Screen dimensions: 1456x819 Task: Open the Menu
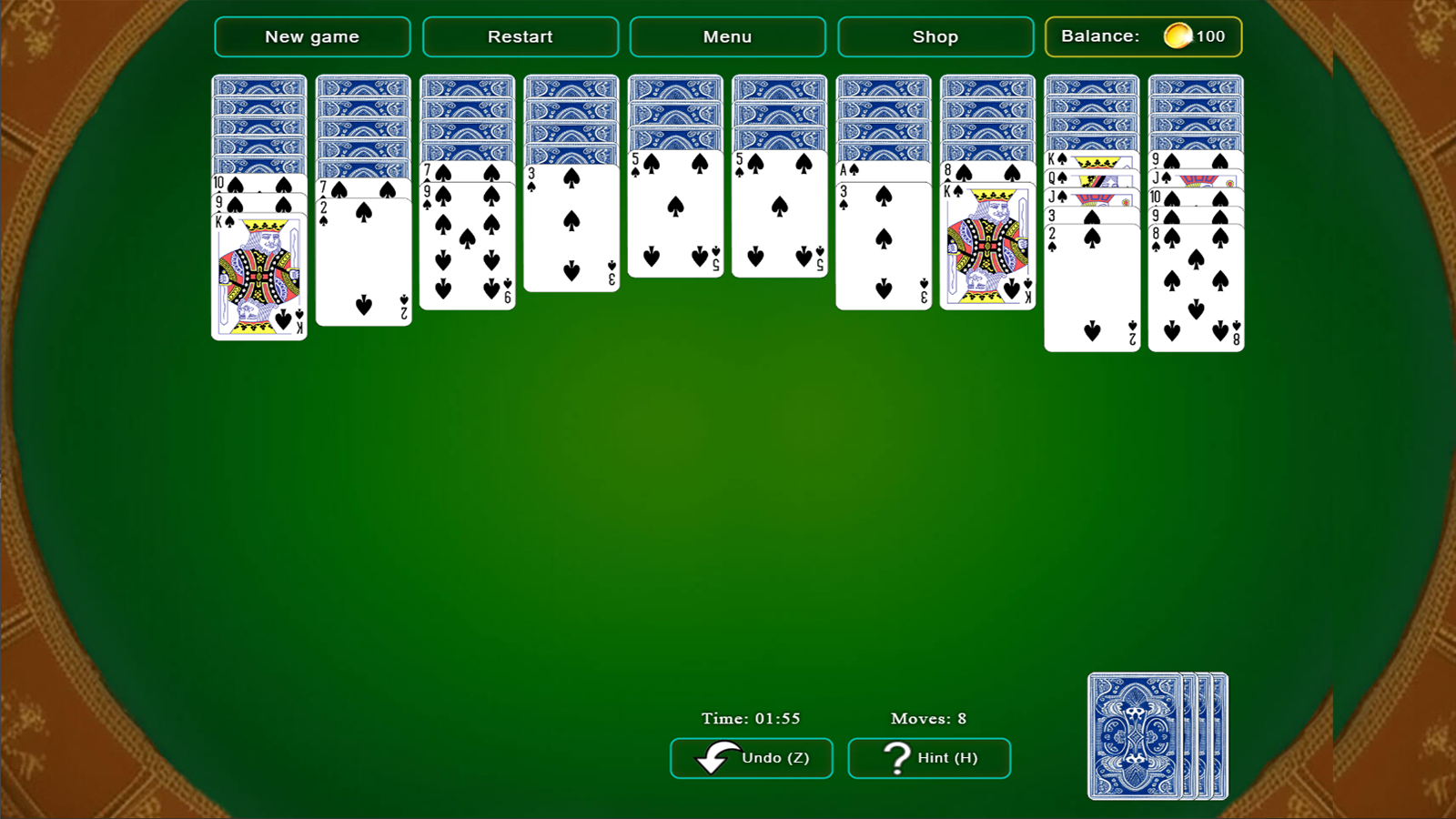point(726,36)
